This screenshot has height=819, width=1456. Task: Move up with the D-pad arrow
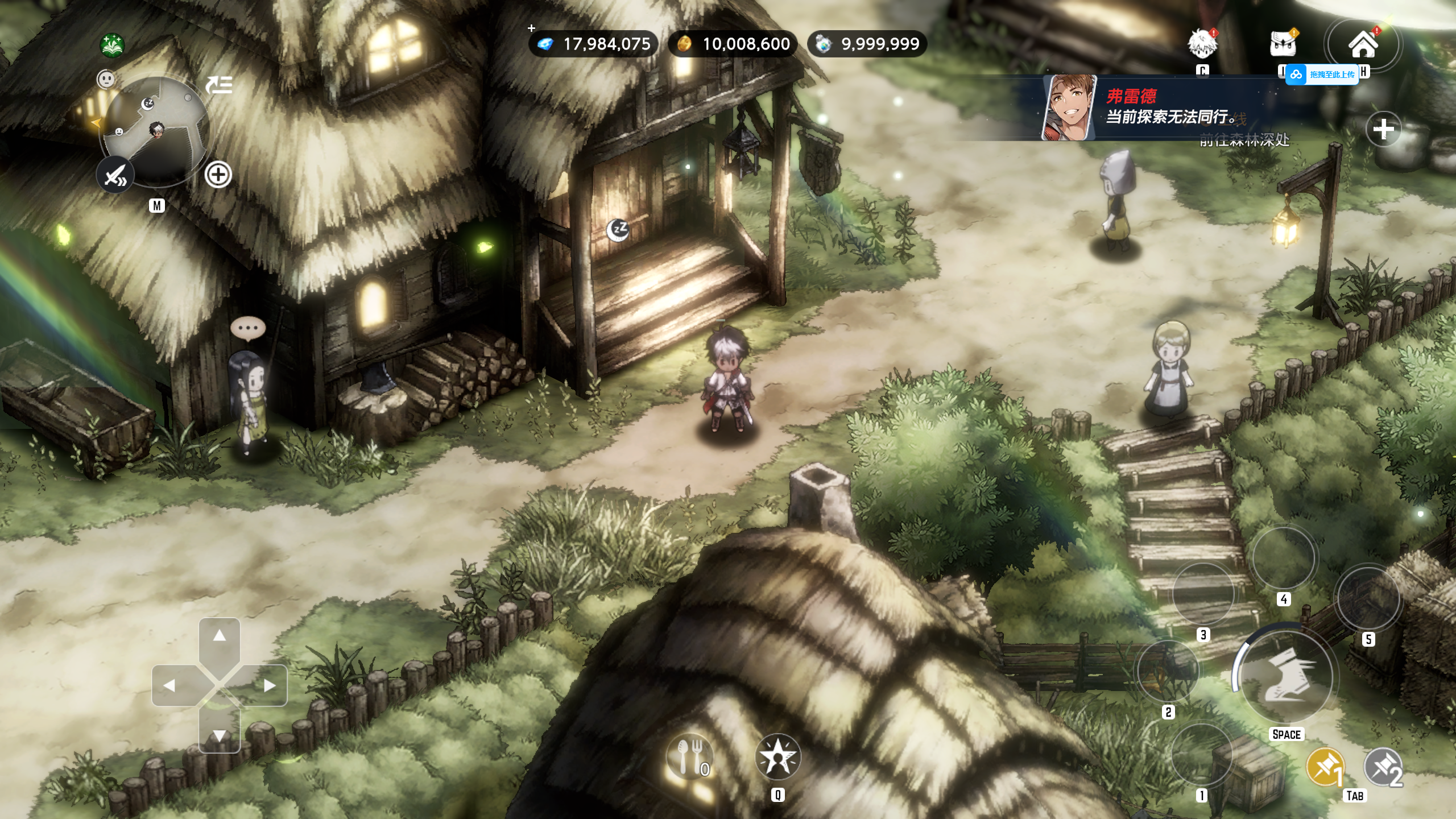click(x=220, y=636)
